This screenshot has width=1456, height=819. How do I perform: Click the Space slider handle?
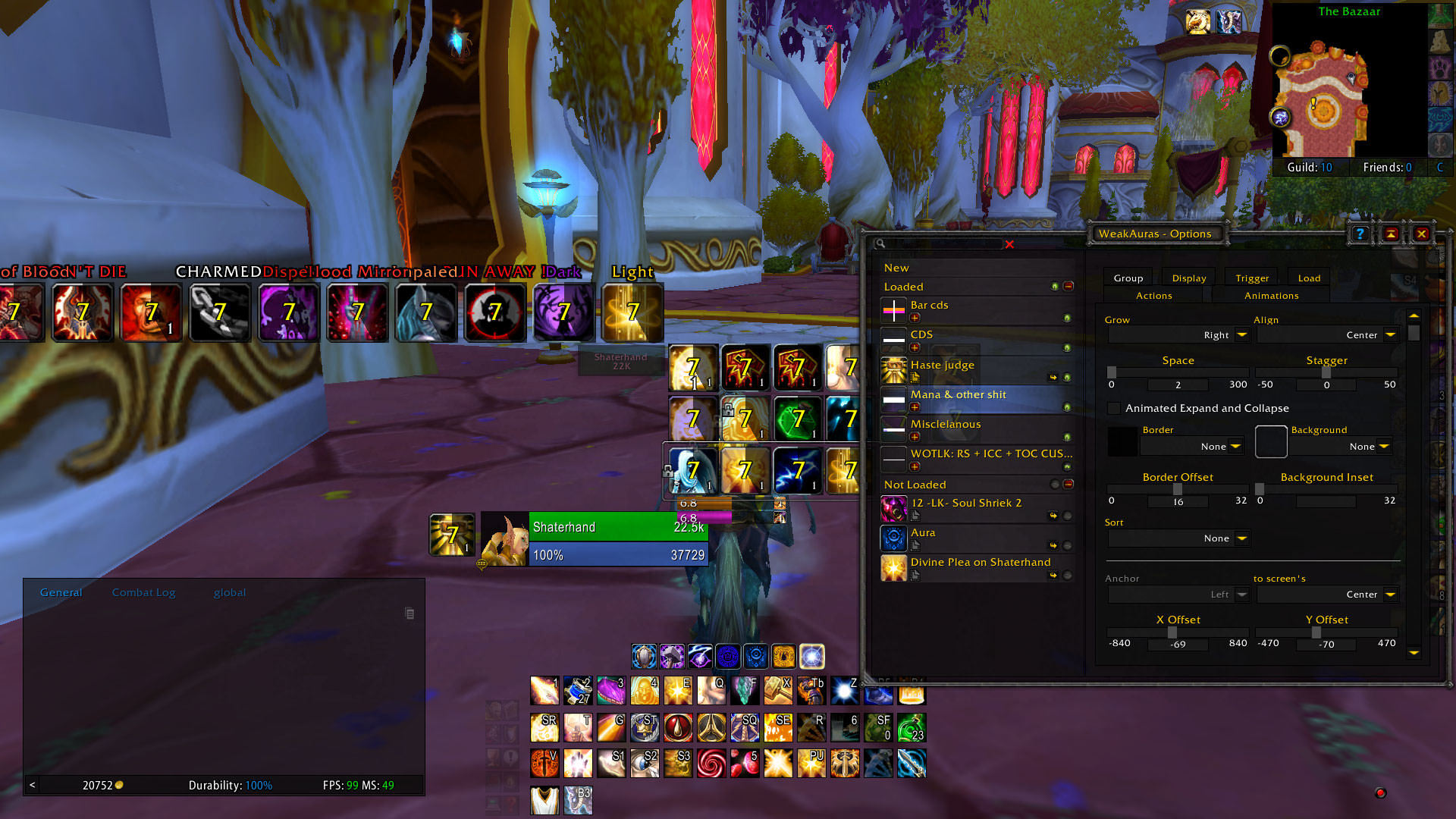point(1112,372)
